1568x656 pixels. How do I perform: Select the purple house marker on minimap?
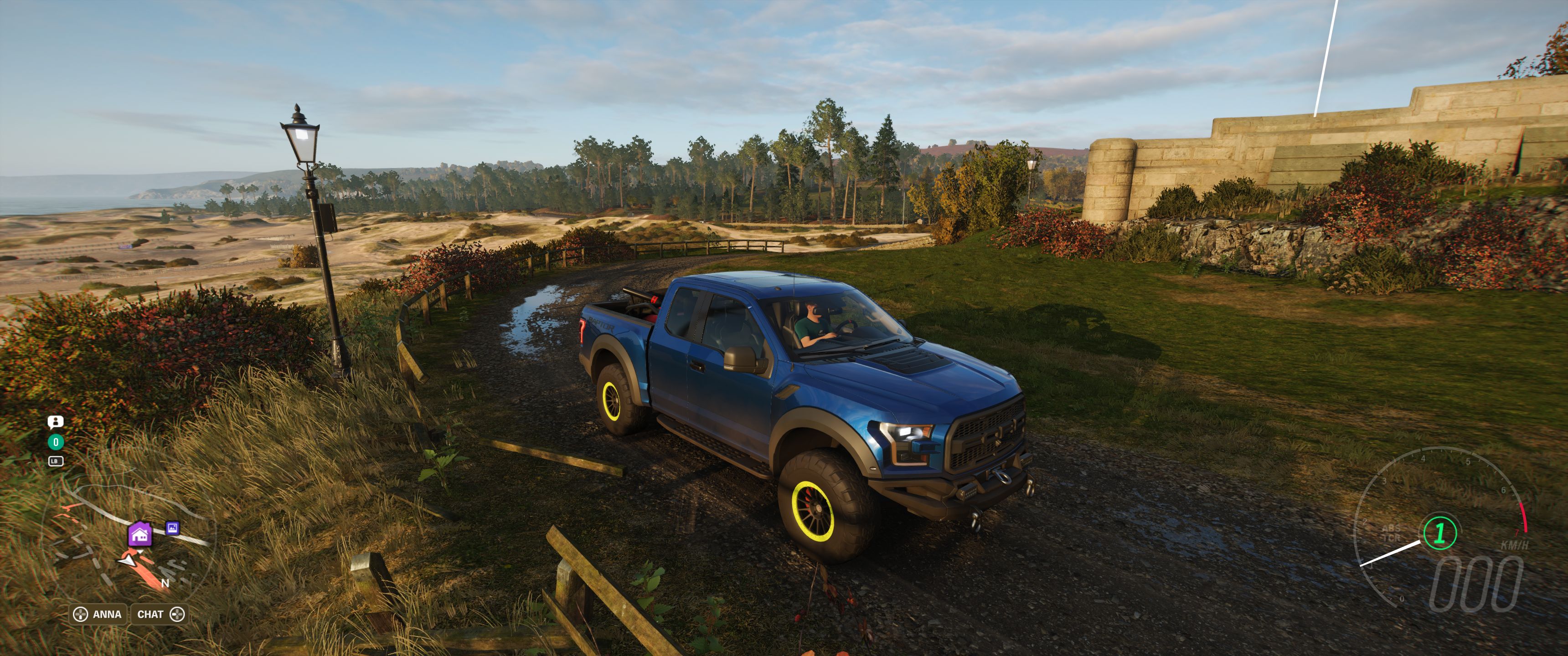tap(140, 535)
